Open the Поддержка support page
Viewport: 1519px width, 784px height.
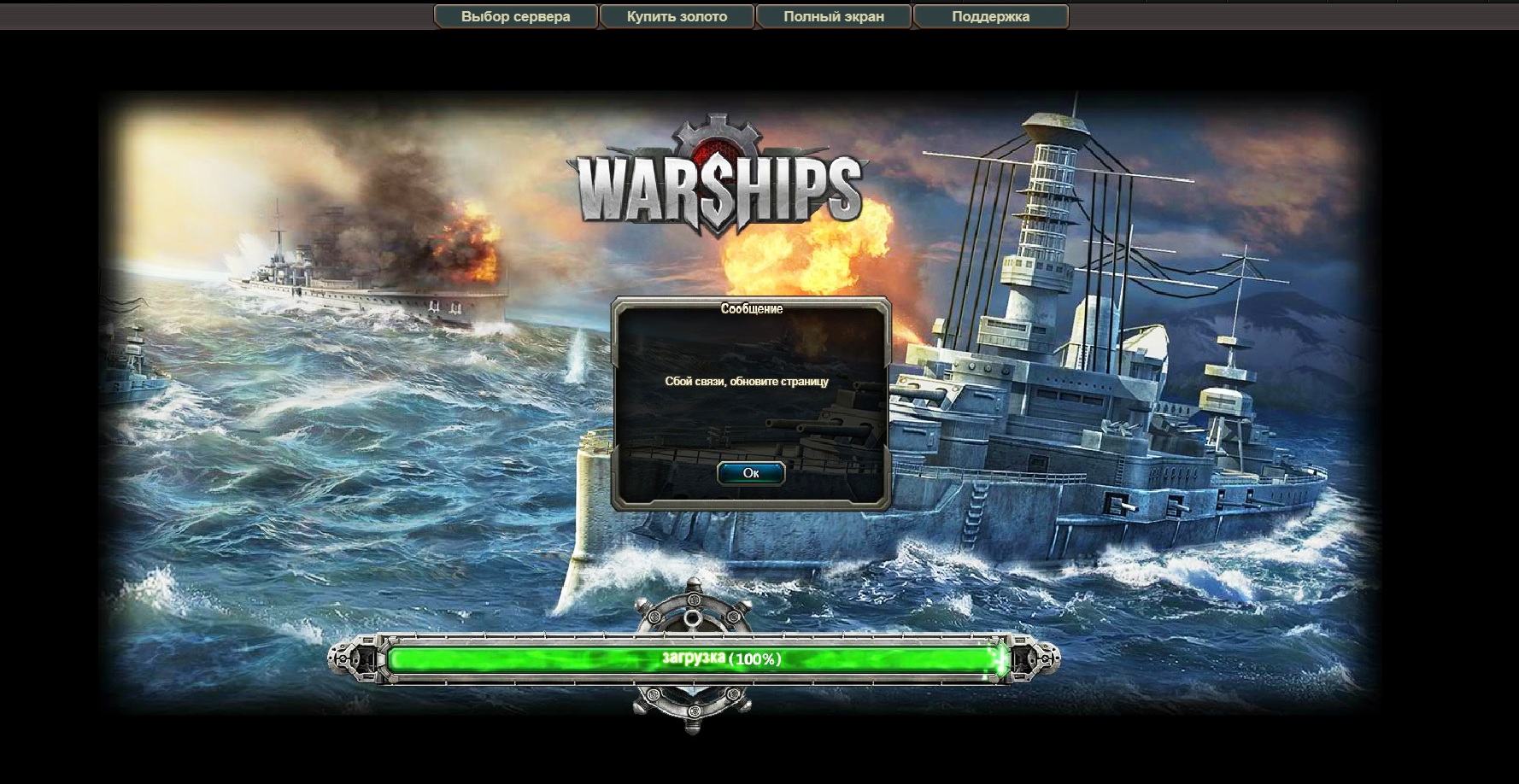(x=990, y=16)
